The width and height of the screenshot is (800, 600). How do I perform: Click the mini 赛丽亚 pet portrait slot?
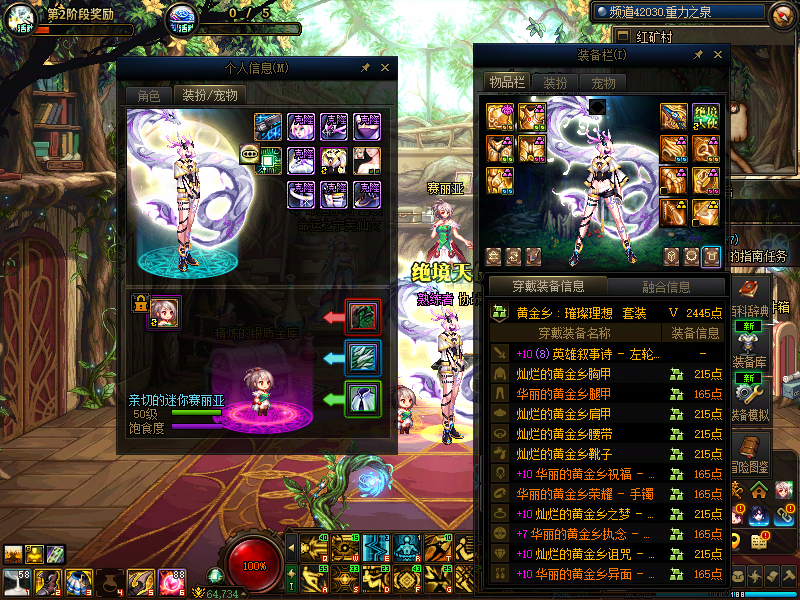(x=165, y=309)
